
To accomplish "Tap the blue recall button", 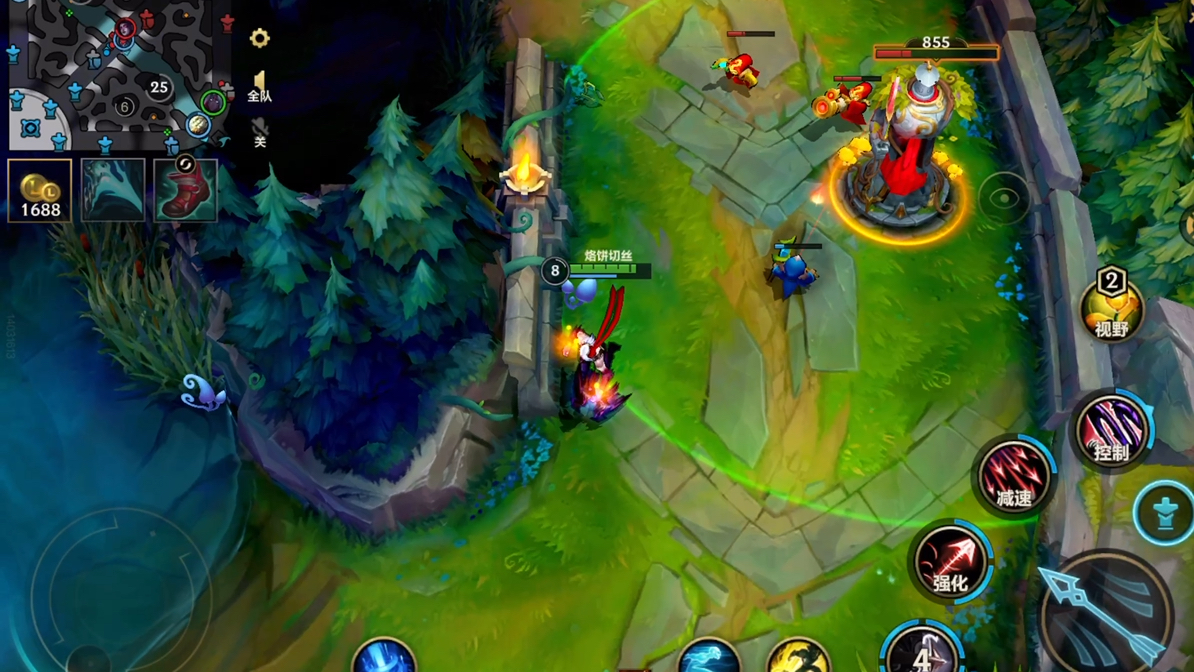I will click(x=384, y=656).
